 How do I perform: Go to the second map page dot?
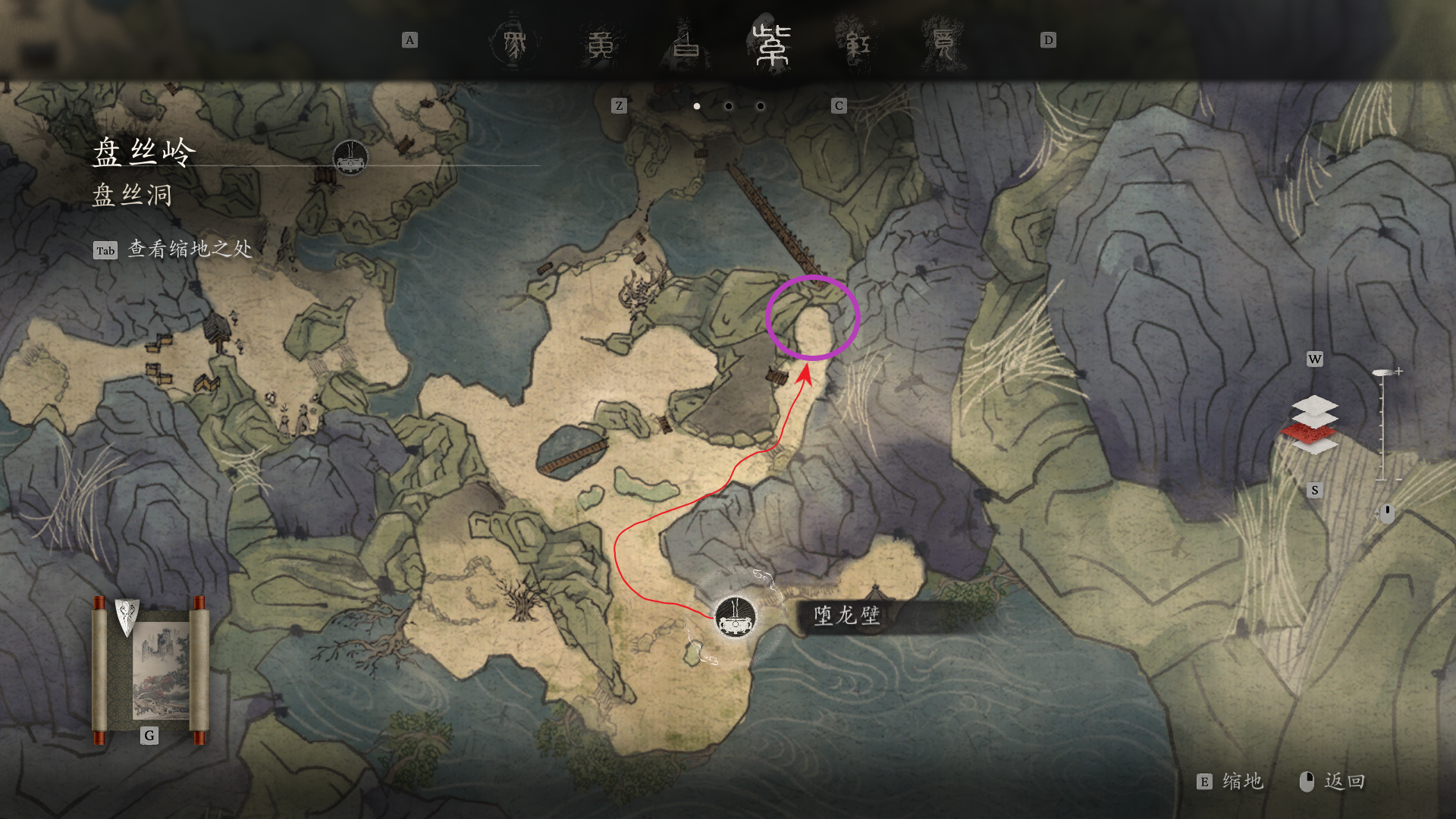(728, 106)
